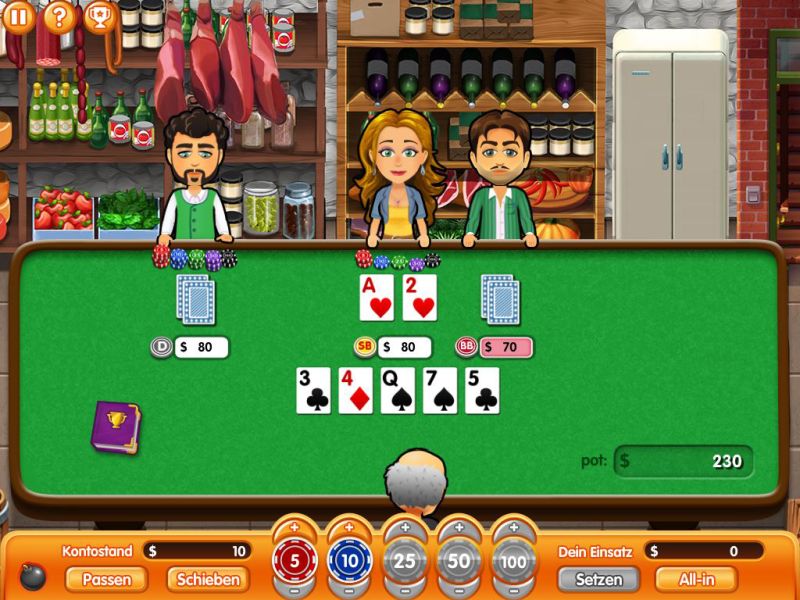Image resolution: width=800 pixels, height=600 pixels.
Task: Pick the 100 chip
Action: pos(513,561)
